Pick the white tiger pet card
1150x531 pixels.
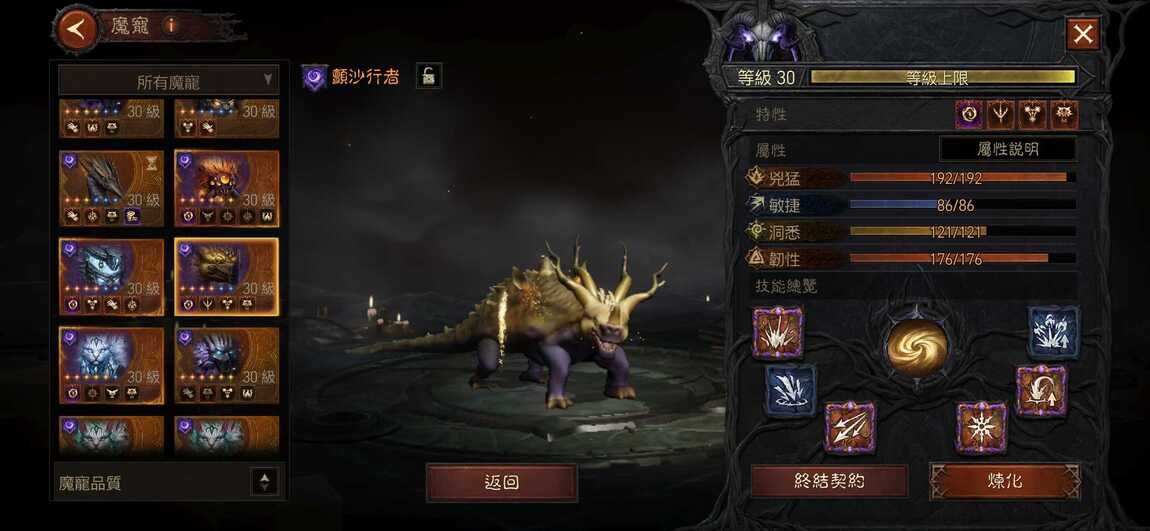[x=110, y=365]
